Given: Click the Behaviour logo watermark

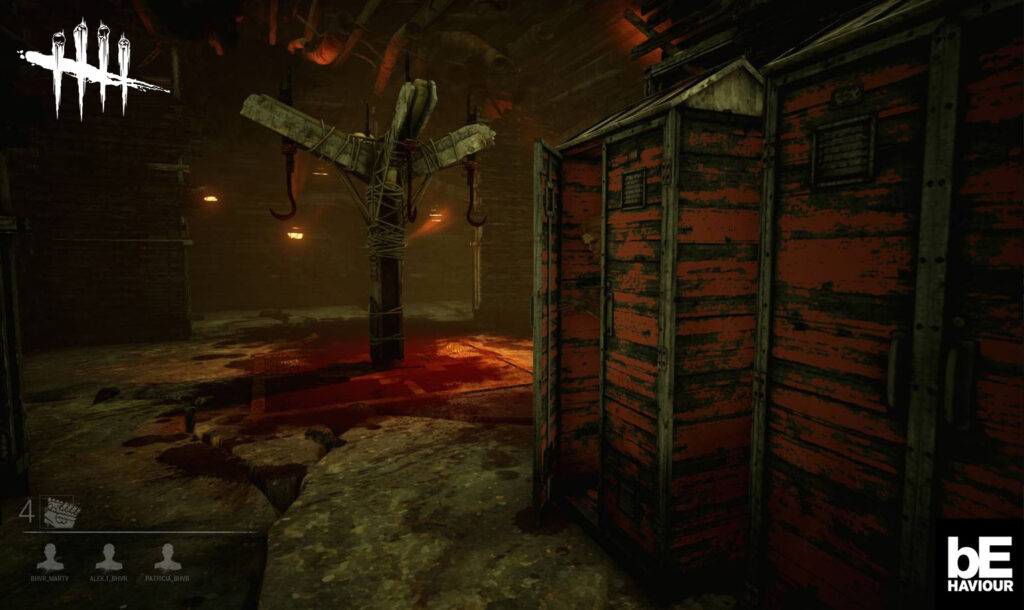Looking at the screenshot, I should coord(979,563).
